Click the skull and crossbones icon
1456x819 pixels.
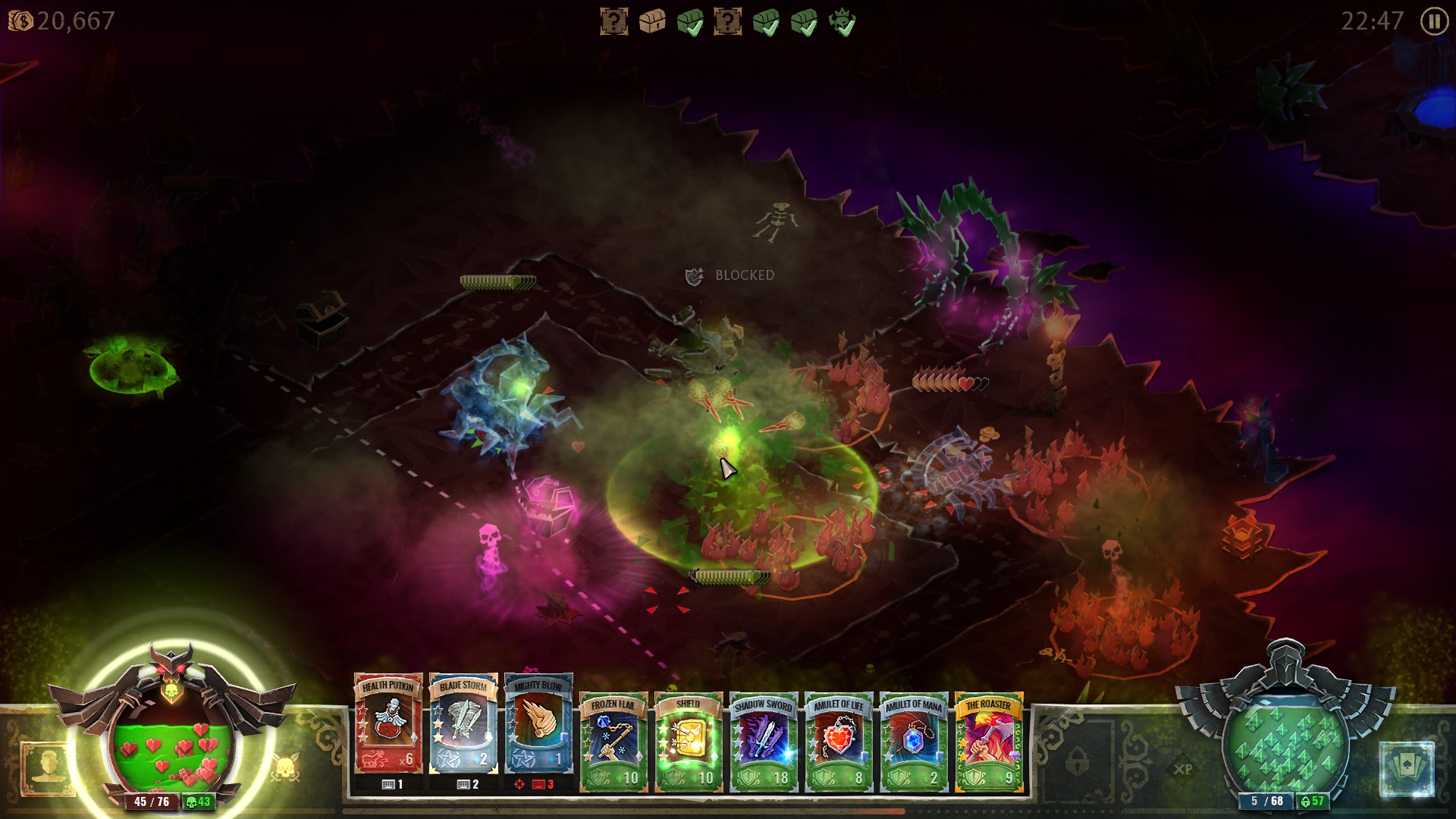(286, 768)
